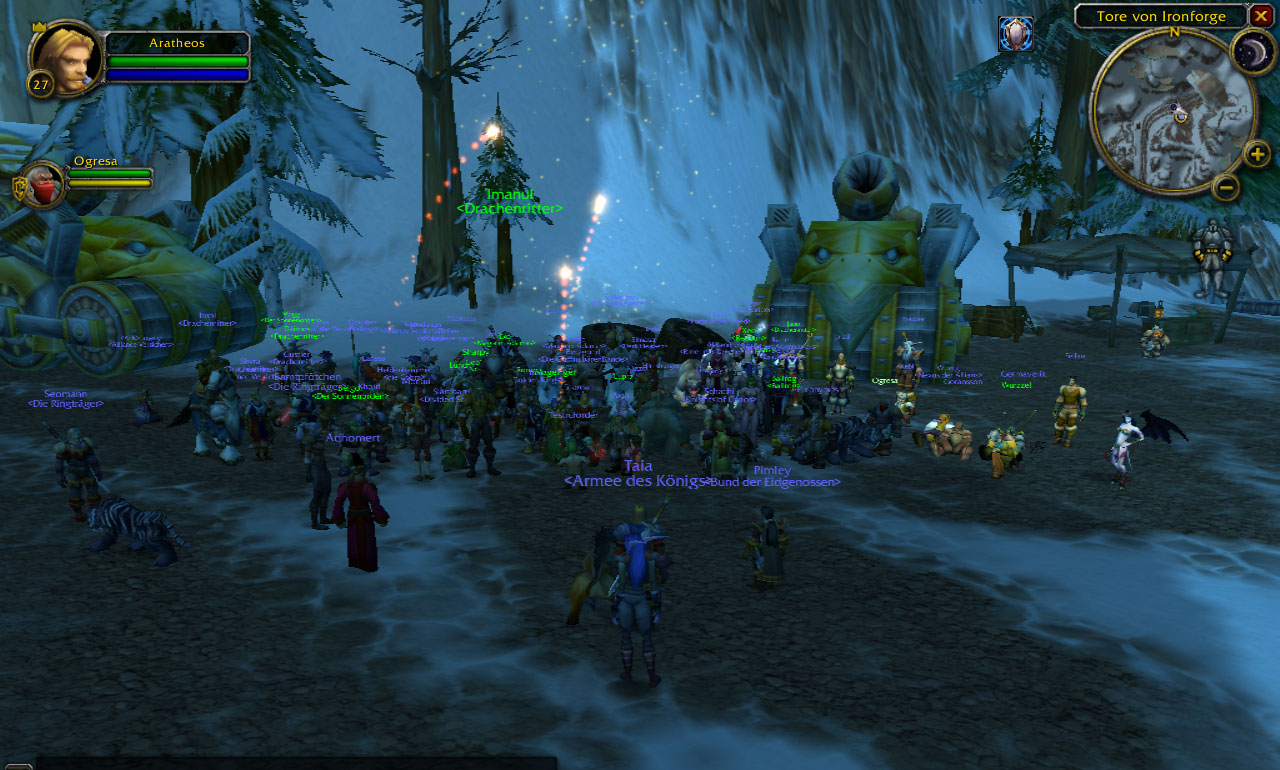Zoom out the minimap with minus button
Viewport: 1280px width, 770px height.
[x=1226, y=187]
